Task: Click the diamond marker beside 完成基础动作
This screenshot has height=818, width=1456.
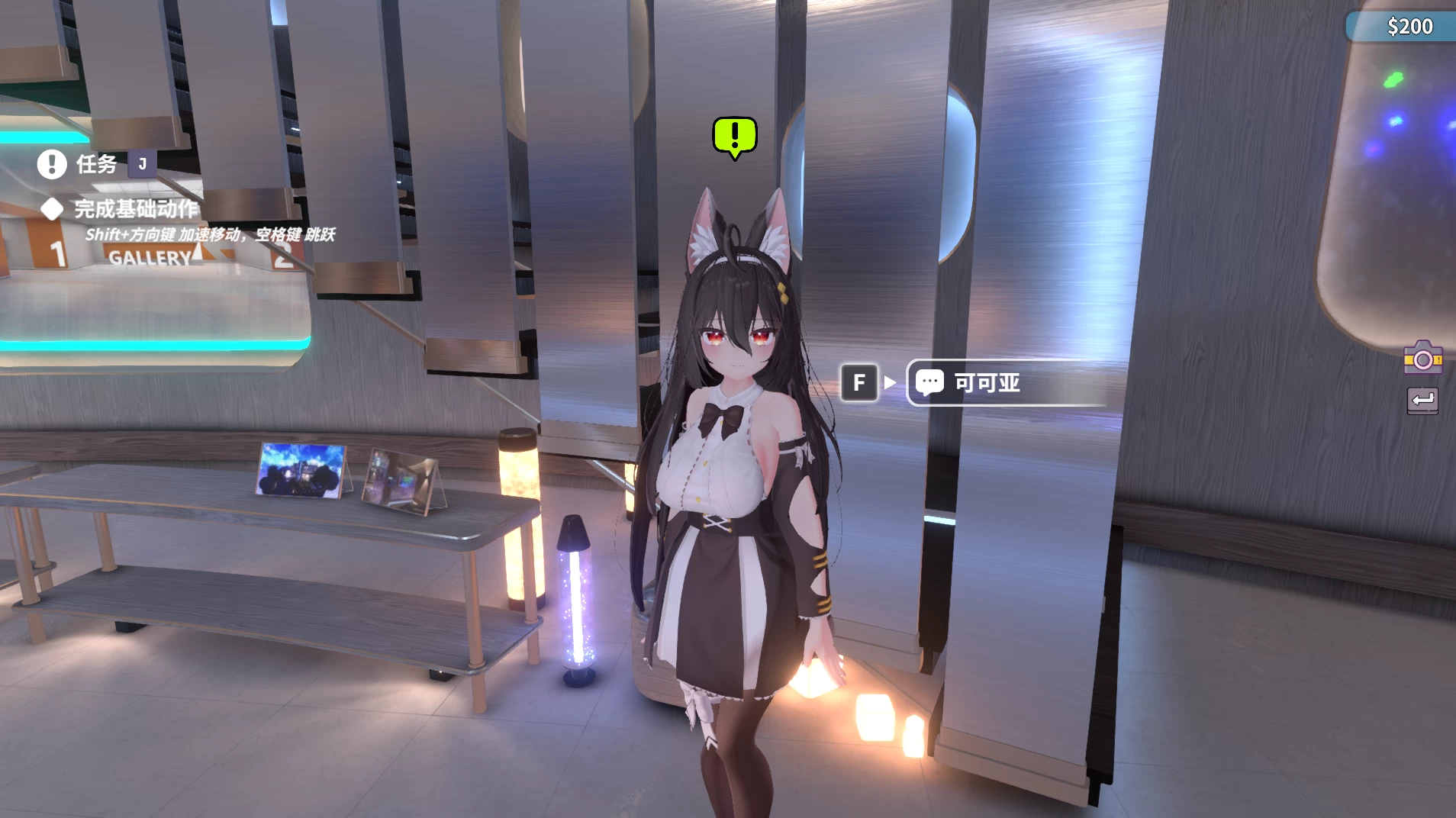Action: (52, 209)
